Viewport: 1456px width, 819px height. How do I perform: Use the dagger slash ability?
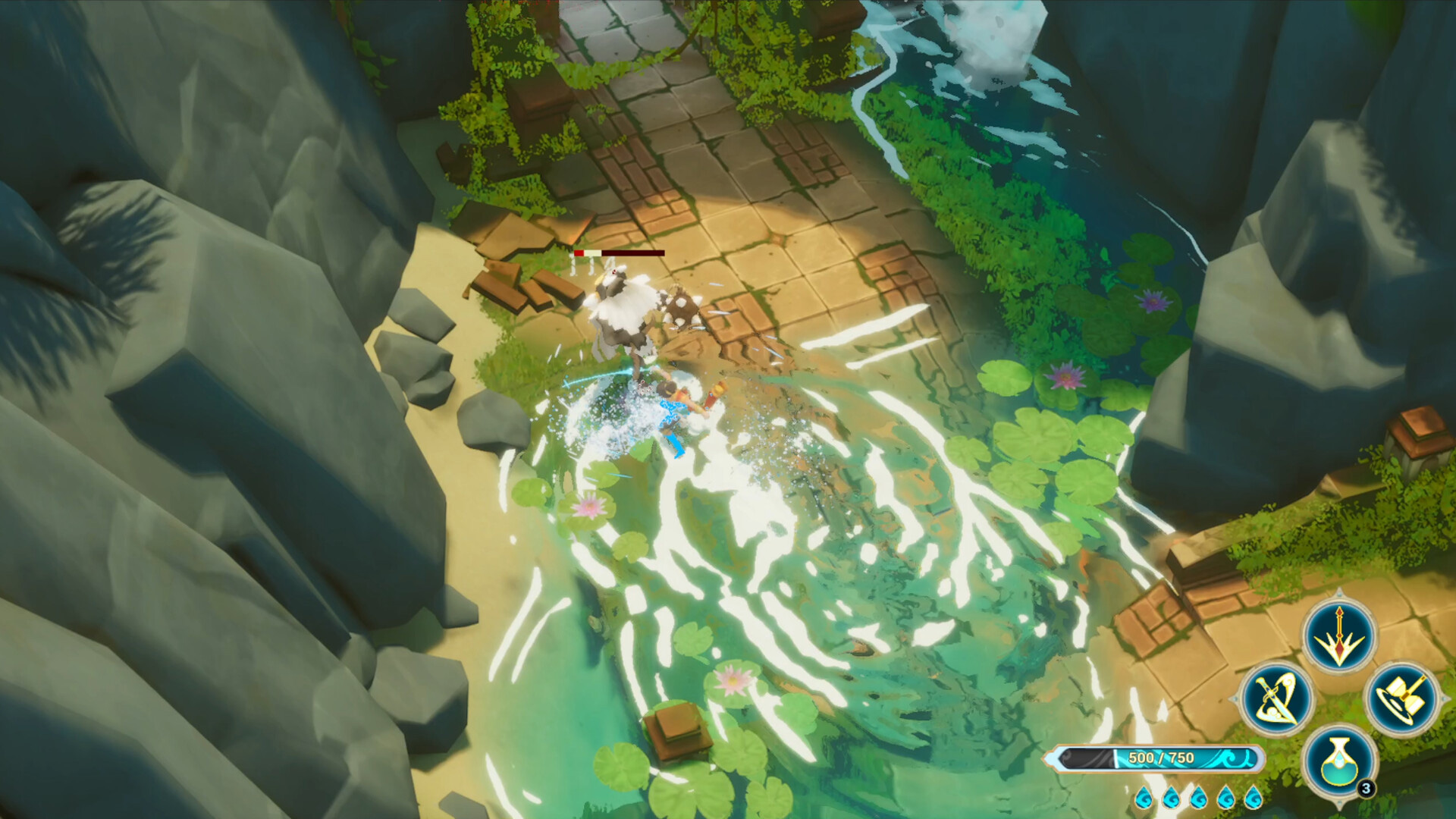click(1277, 698)
